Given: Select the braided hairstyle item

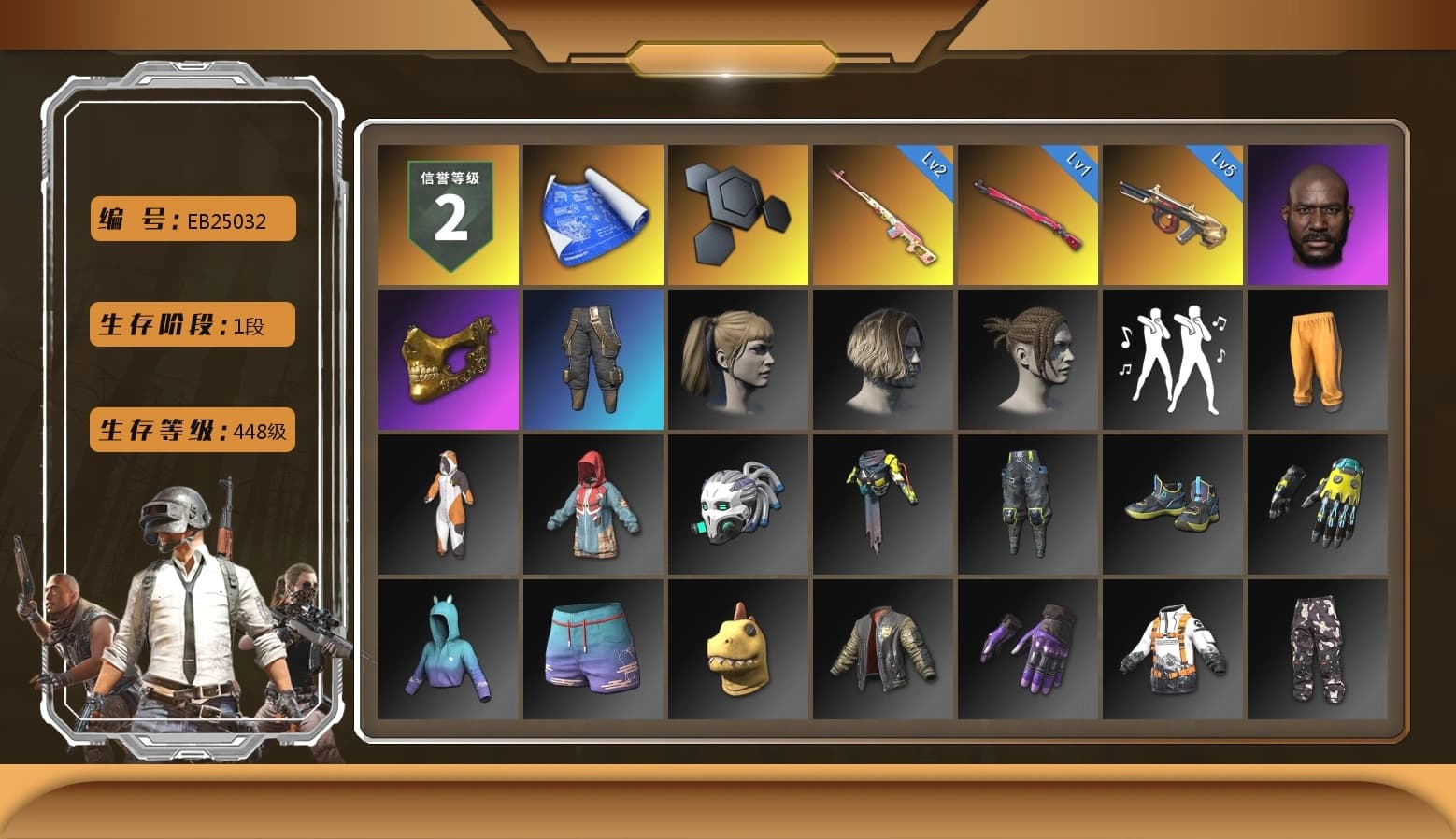Looking at the screenshot, I should coord(1028,360).
